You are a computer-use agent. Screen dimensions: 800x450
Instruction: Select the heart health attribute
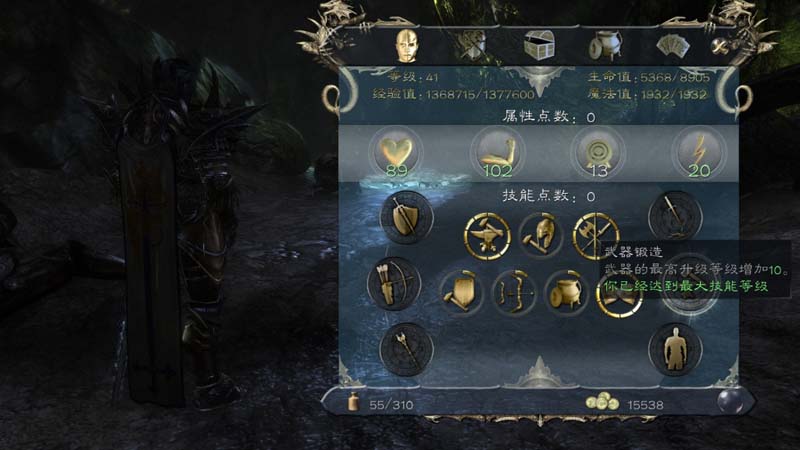(x=395, y=153)
